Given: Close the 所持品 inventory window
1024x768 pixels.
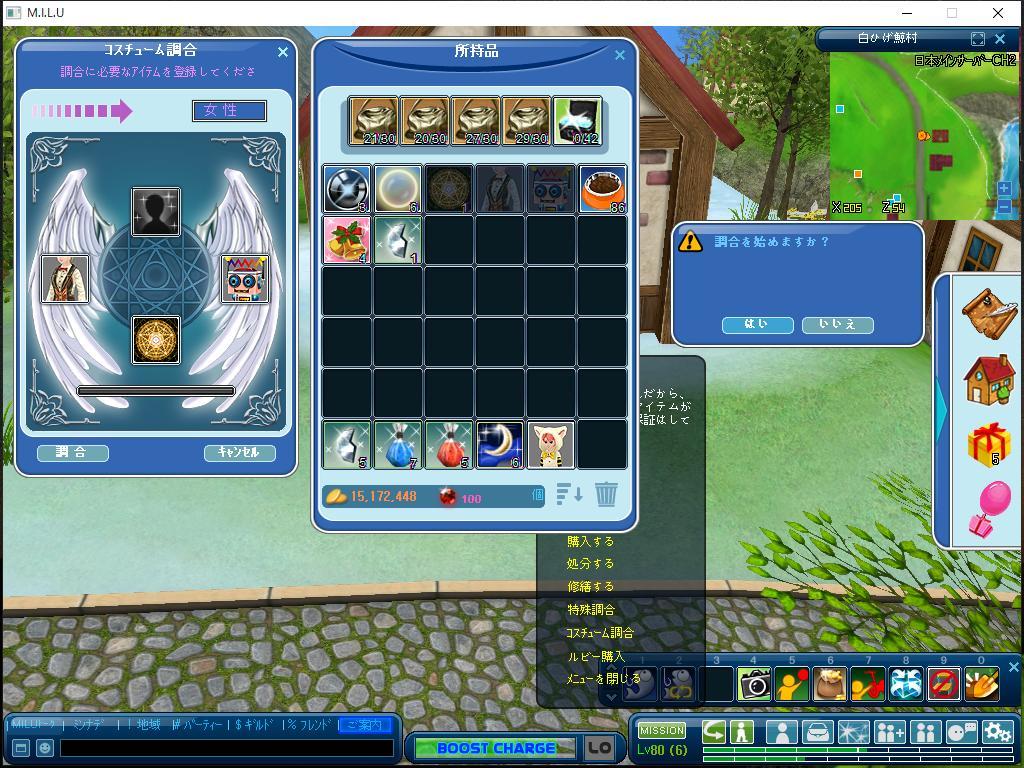Looking at the screenshot, I should [x=620, y=55].
